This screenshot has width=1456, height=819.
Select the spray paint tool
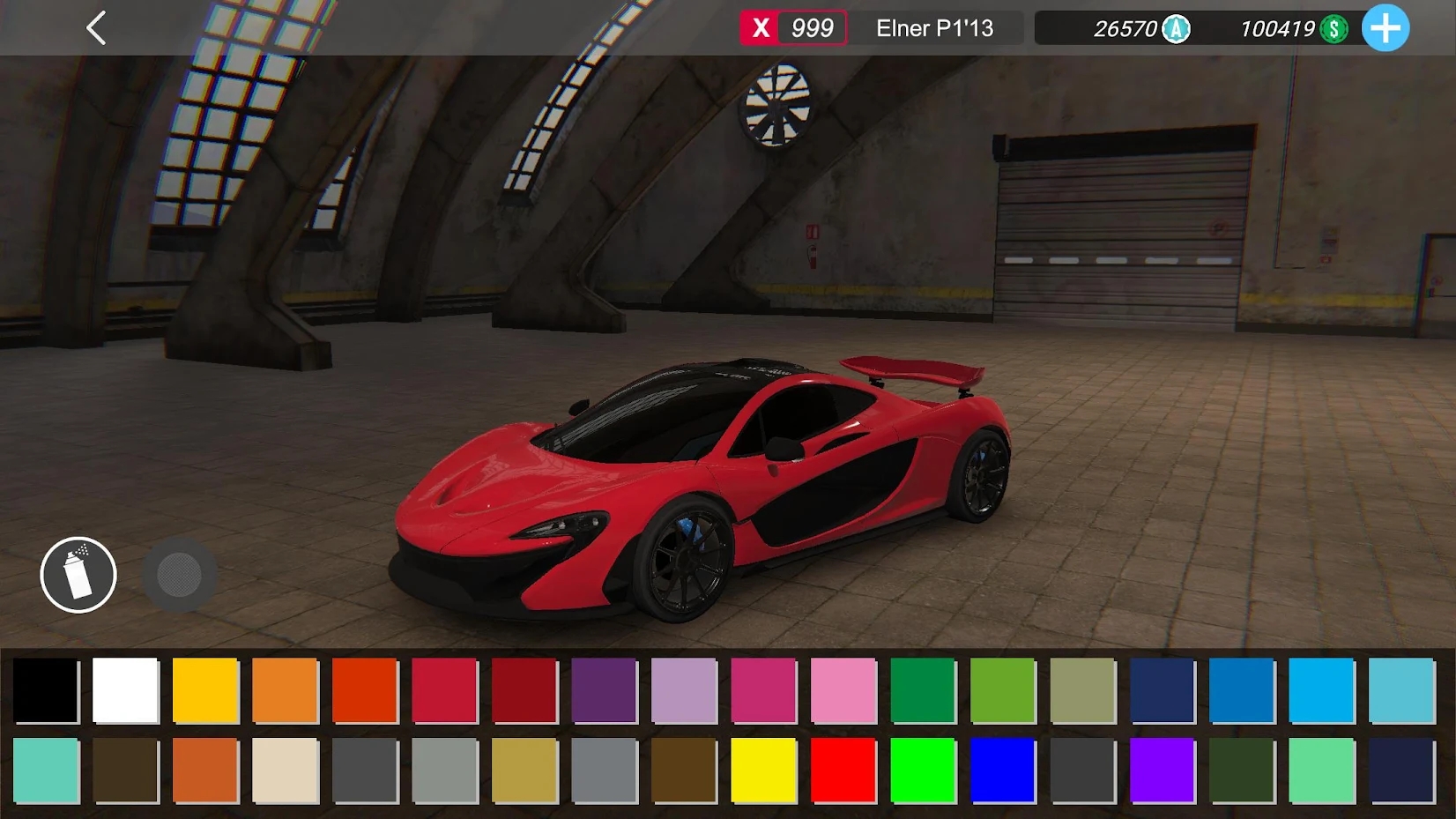(78, 575)
